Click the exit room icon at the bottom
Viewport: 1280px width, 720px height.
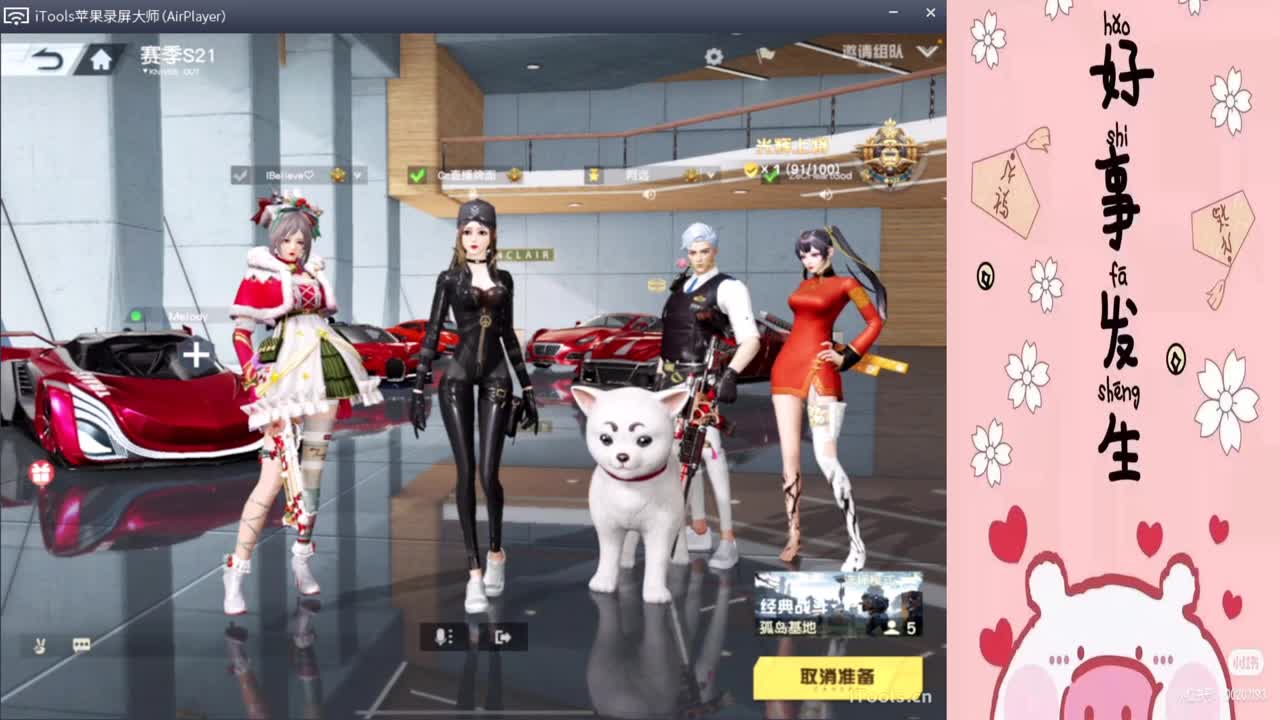click(502, 636)
